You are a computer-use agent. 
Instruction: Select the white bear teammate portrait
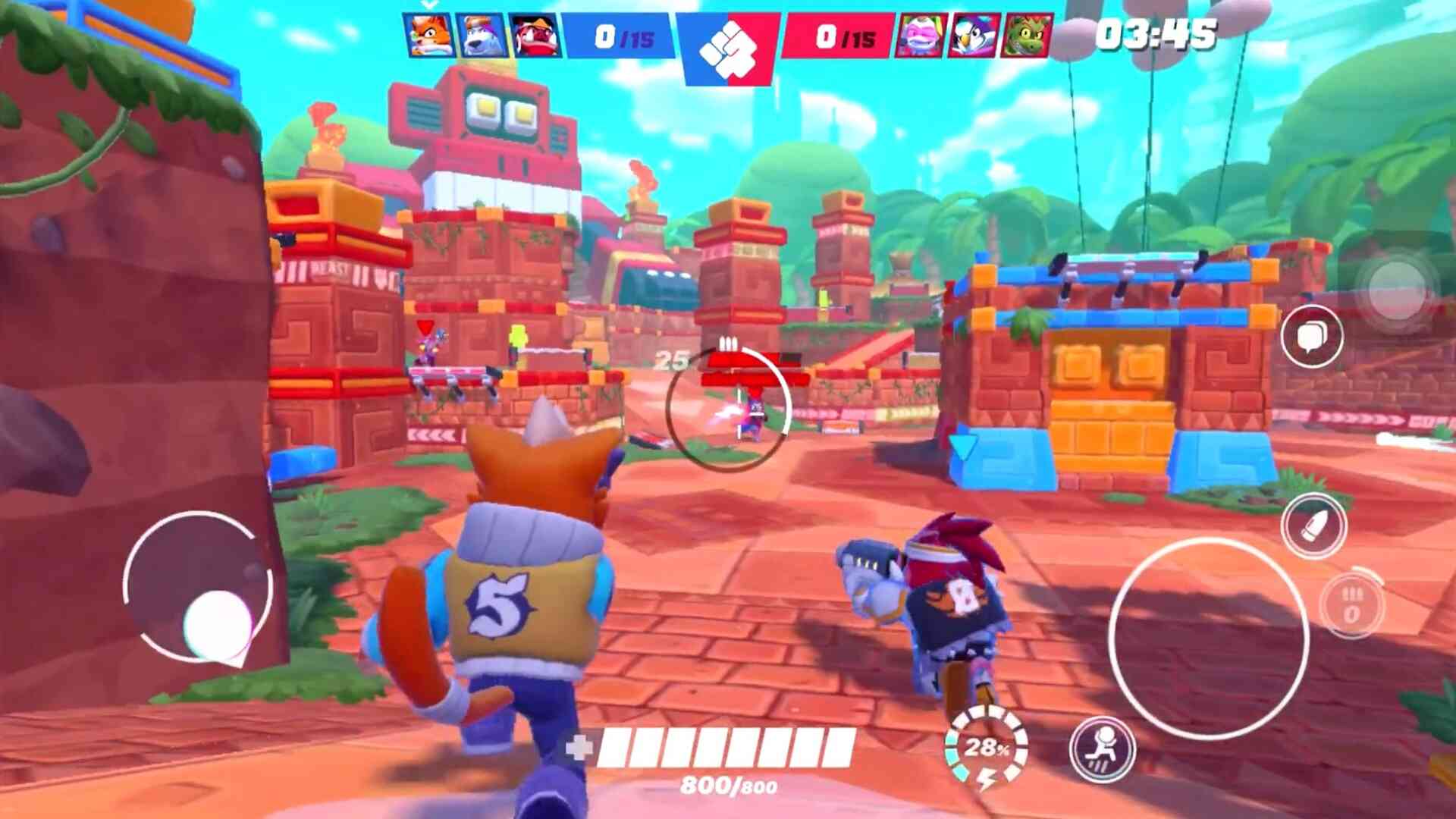[x=483, y=35]
